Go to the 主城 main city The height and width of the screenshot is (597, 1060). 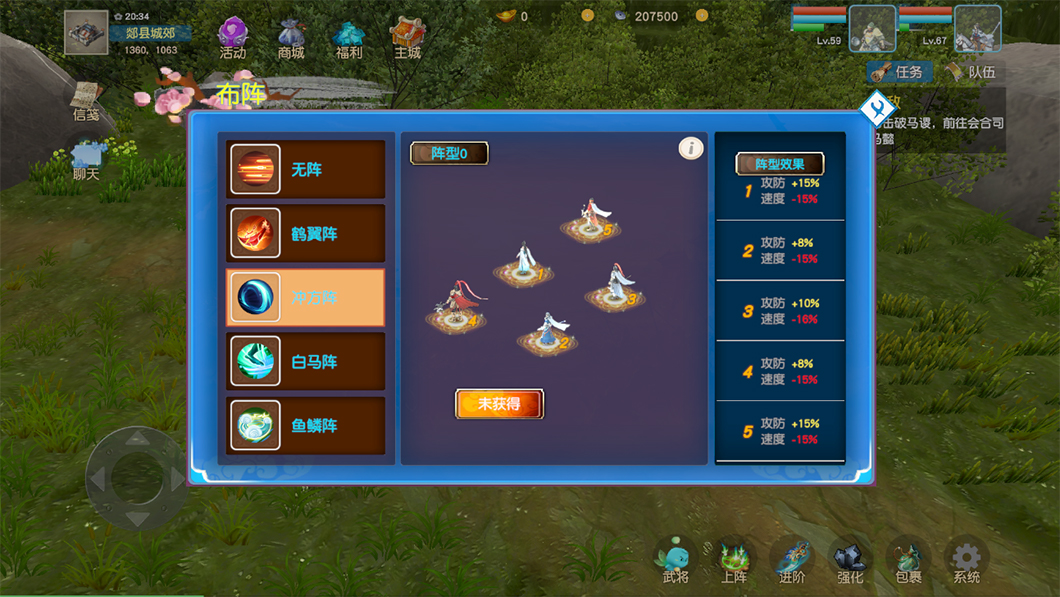[x=407, y=38]
